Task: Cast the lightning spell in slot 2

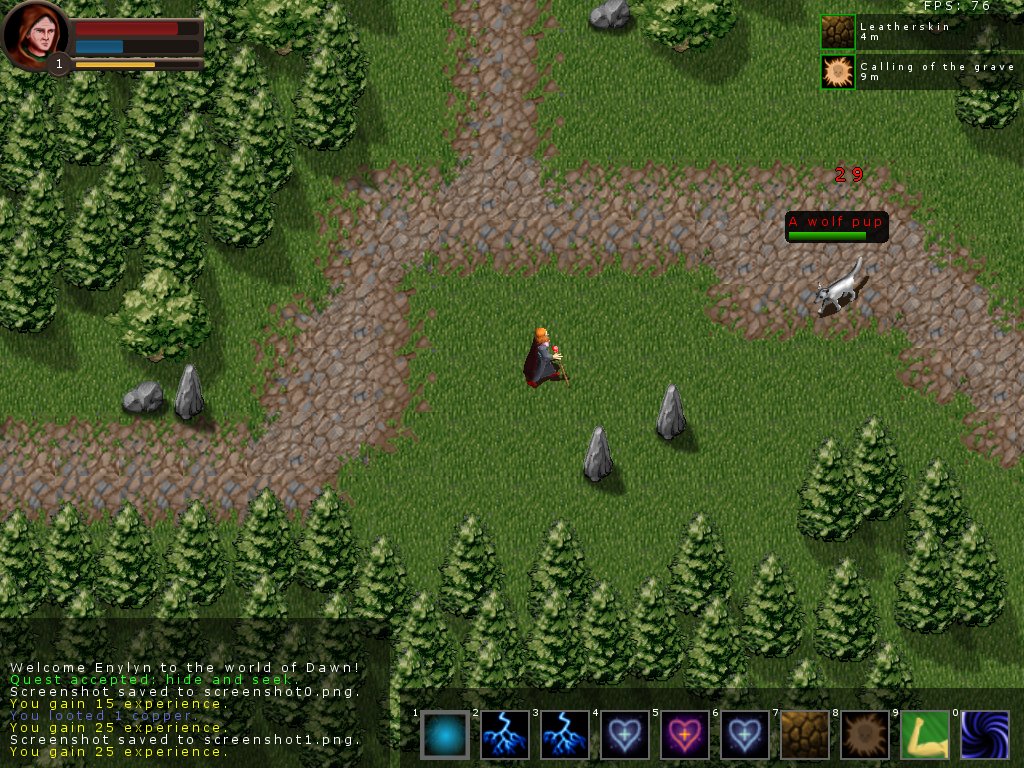Action: [505, 735]
